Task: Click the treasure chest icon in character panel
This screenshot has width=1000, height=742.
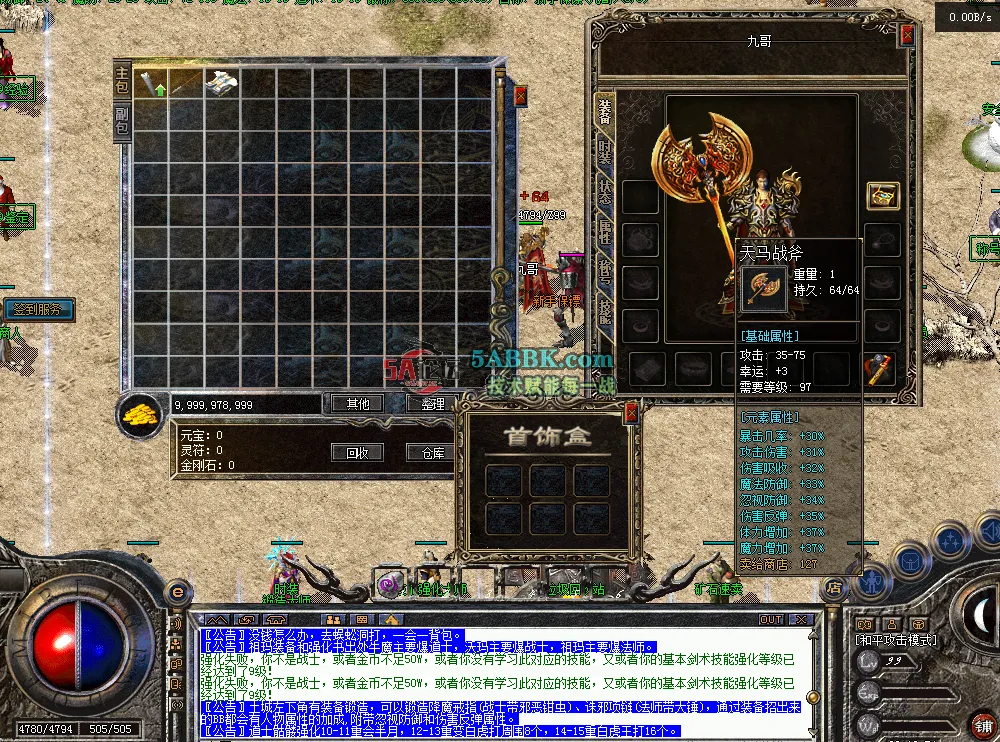Action: [x=882, y=195]
